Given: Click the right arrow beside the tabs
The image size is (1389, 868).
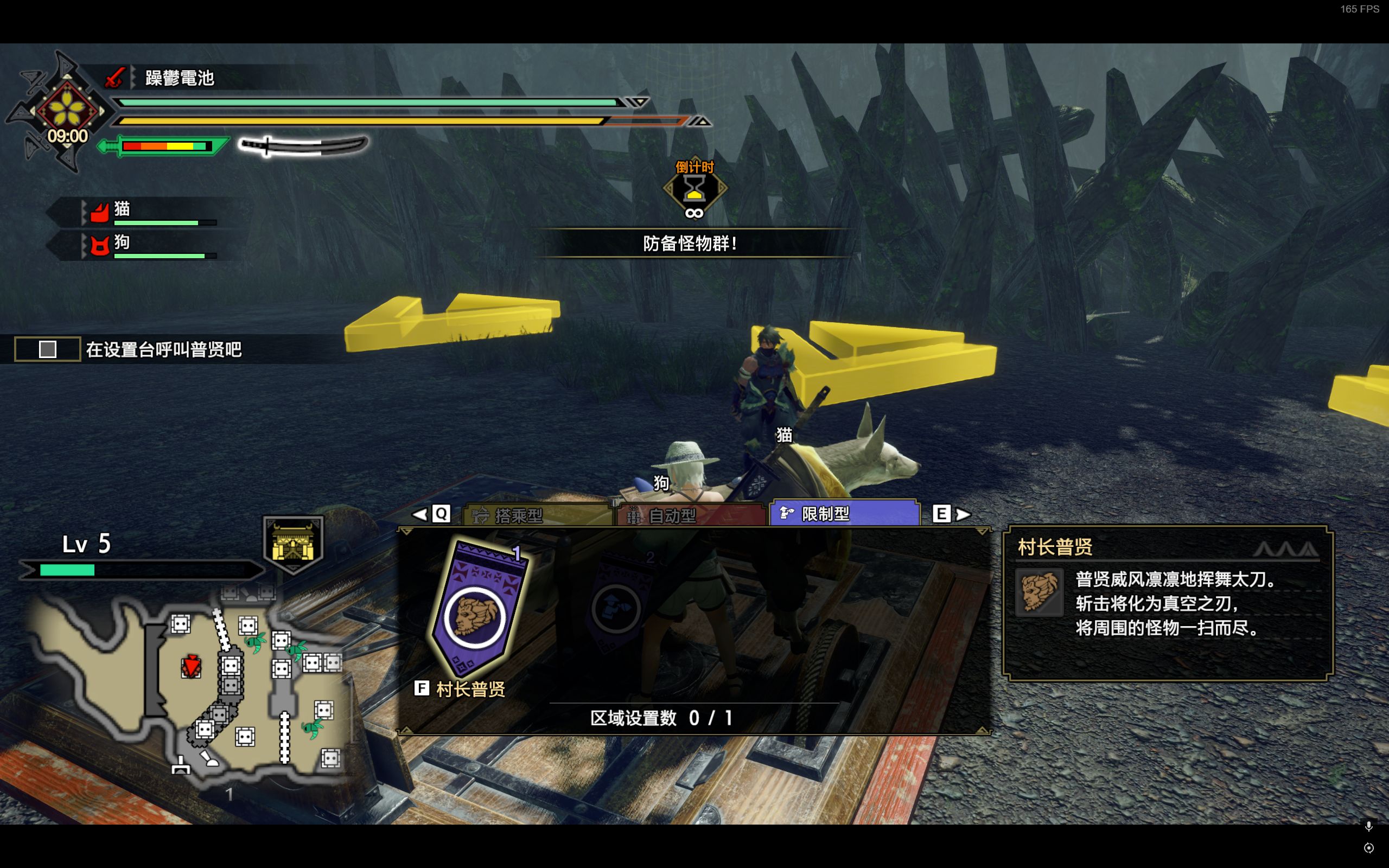Looking at the screenshot, I should 964,514.
